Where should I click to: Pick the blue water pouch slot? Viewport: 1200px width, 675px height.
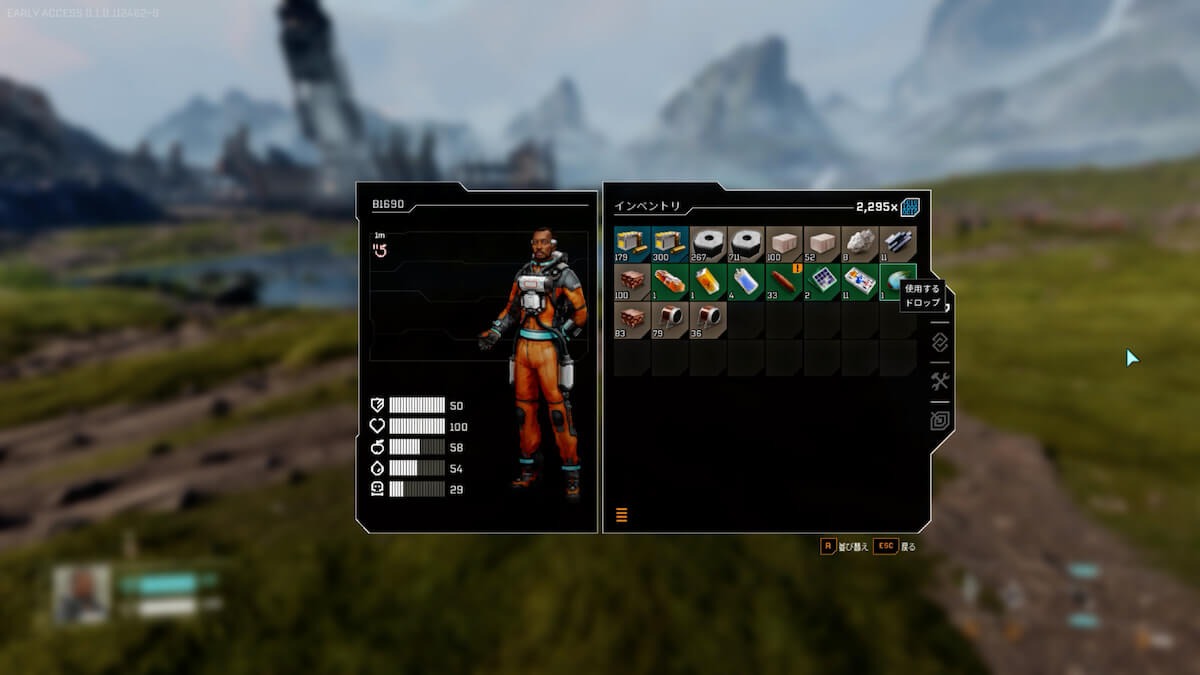click(x=746, y=282)
